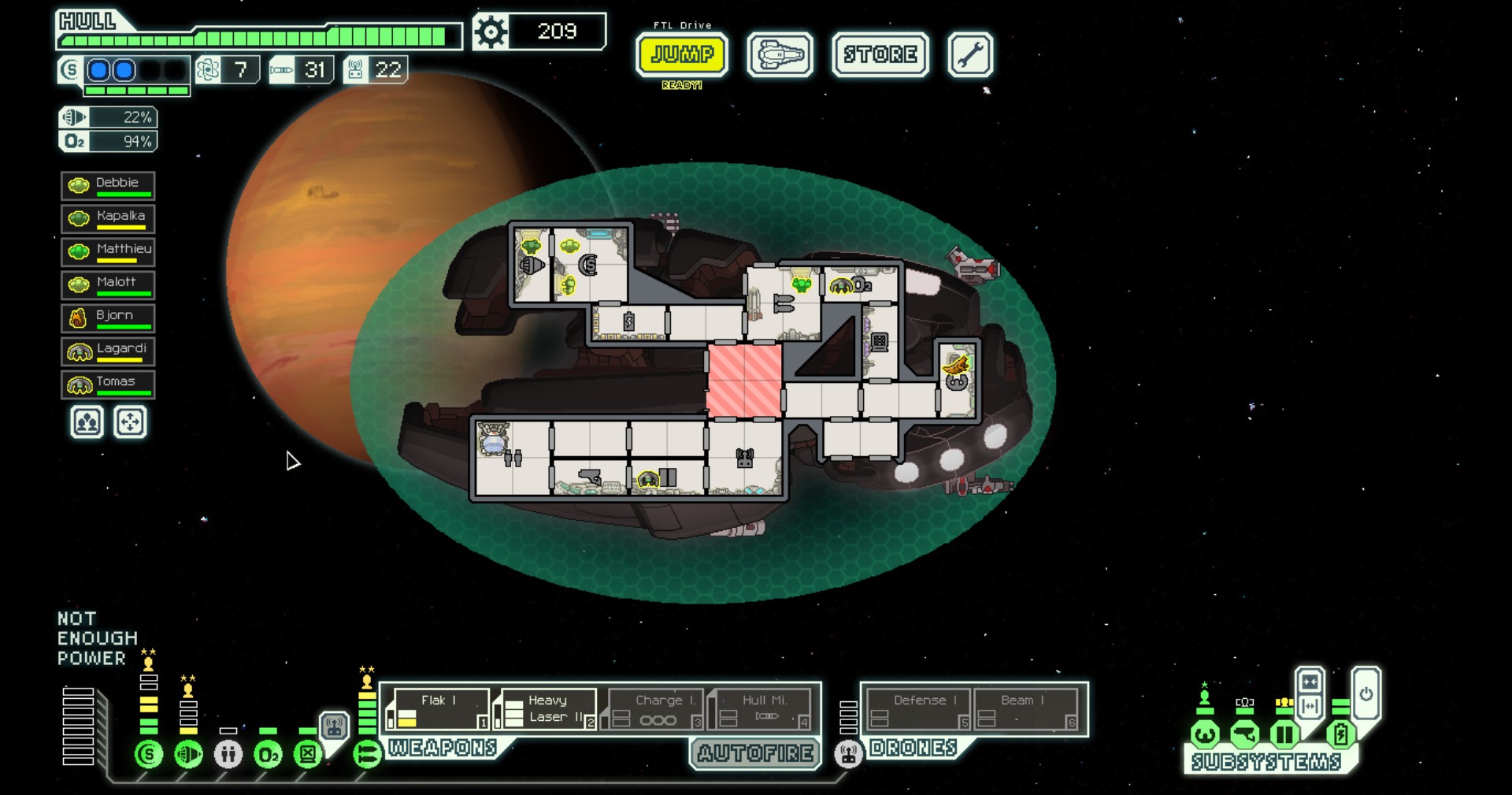Toggle weapon Autofire

755,753
